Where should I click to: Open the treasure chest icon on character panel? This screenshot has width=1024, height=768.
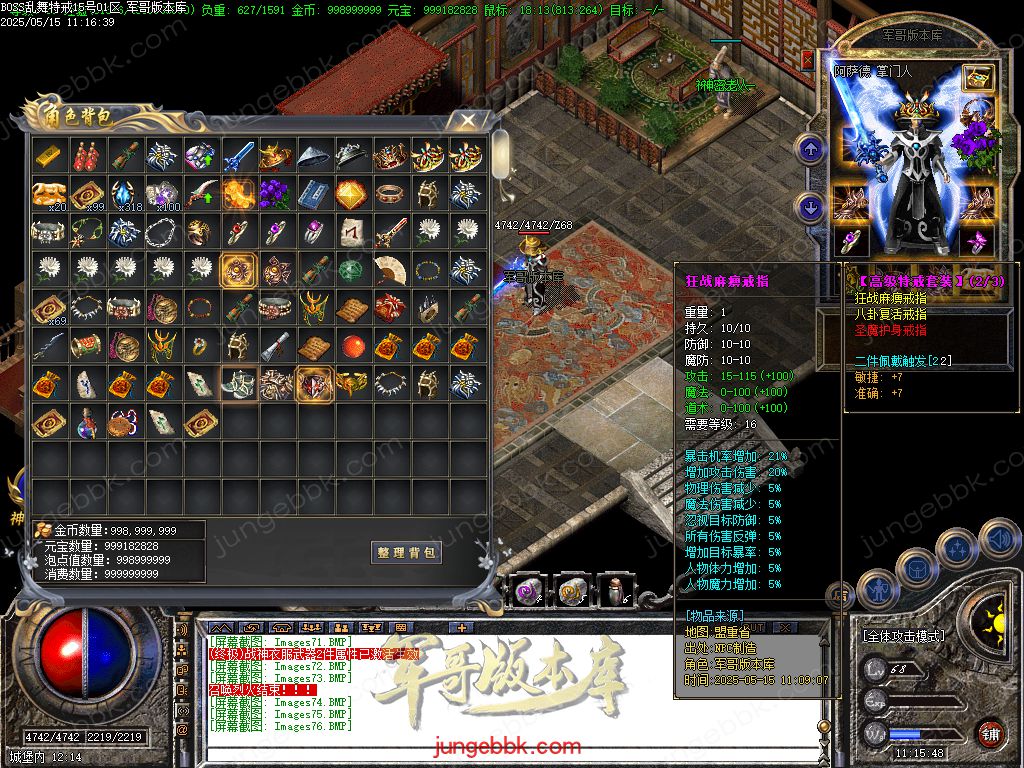[977, 77]
